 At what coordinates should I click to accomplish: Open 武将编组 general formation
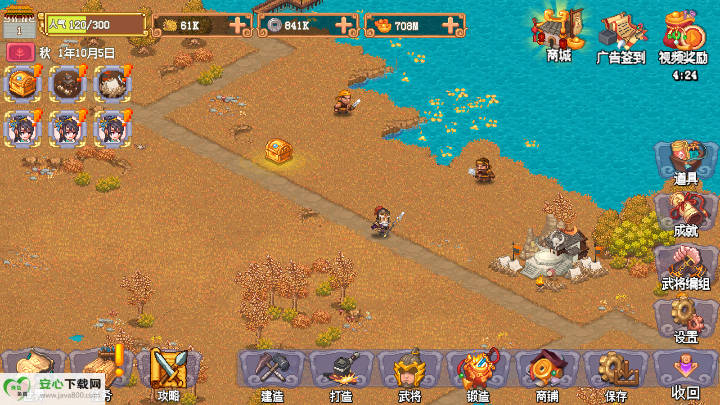tap(686, 266)
